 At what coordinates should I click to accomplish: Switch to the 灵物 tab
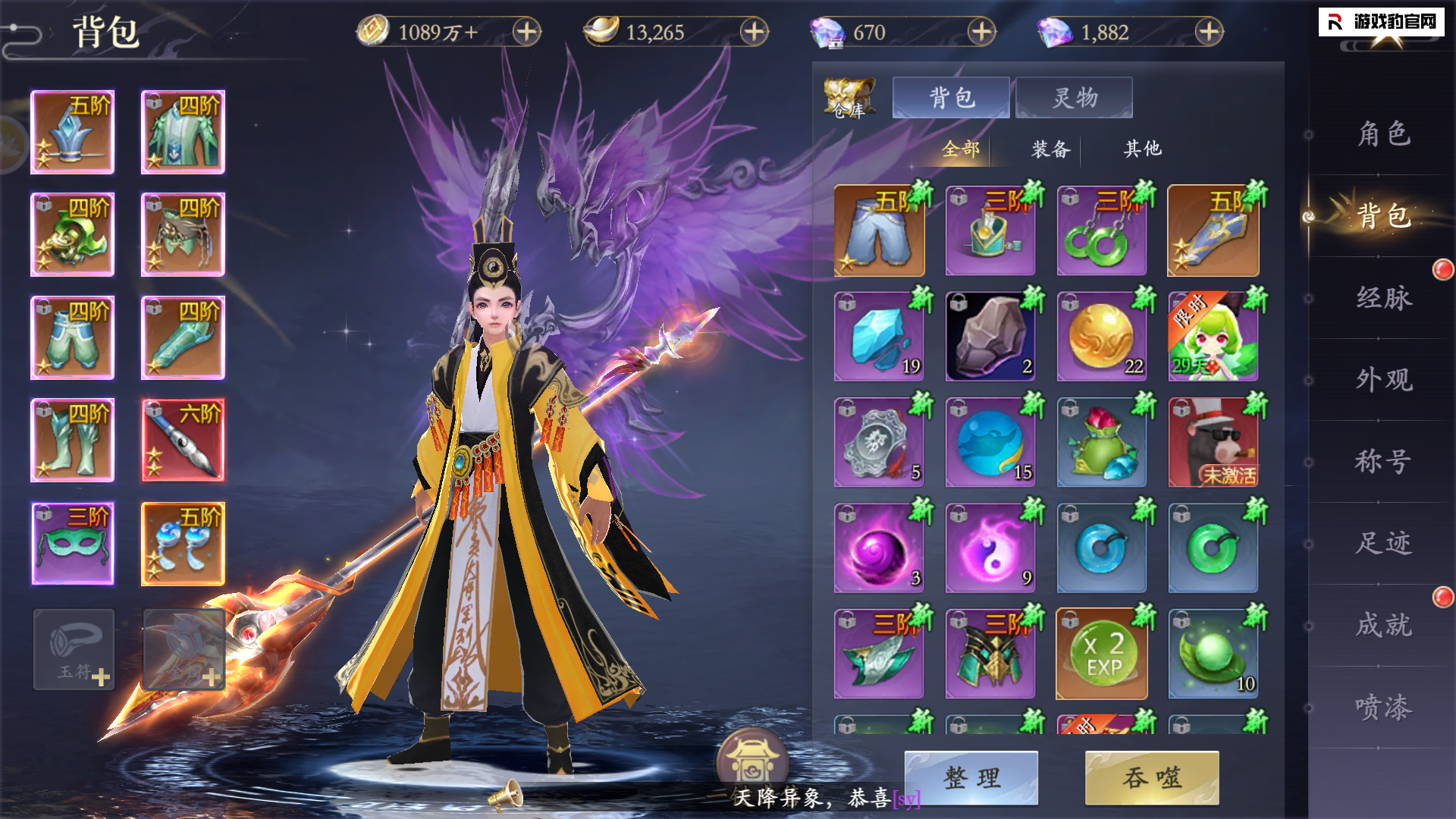point(1074,98)
